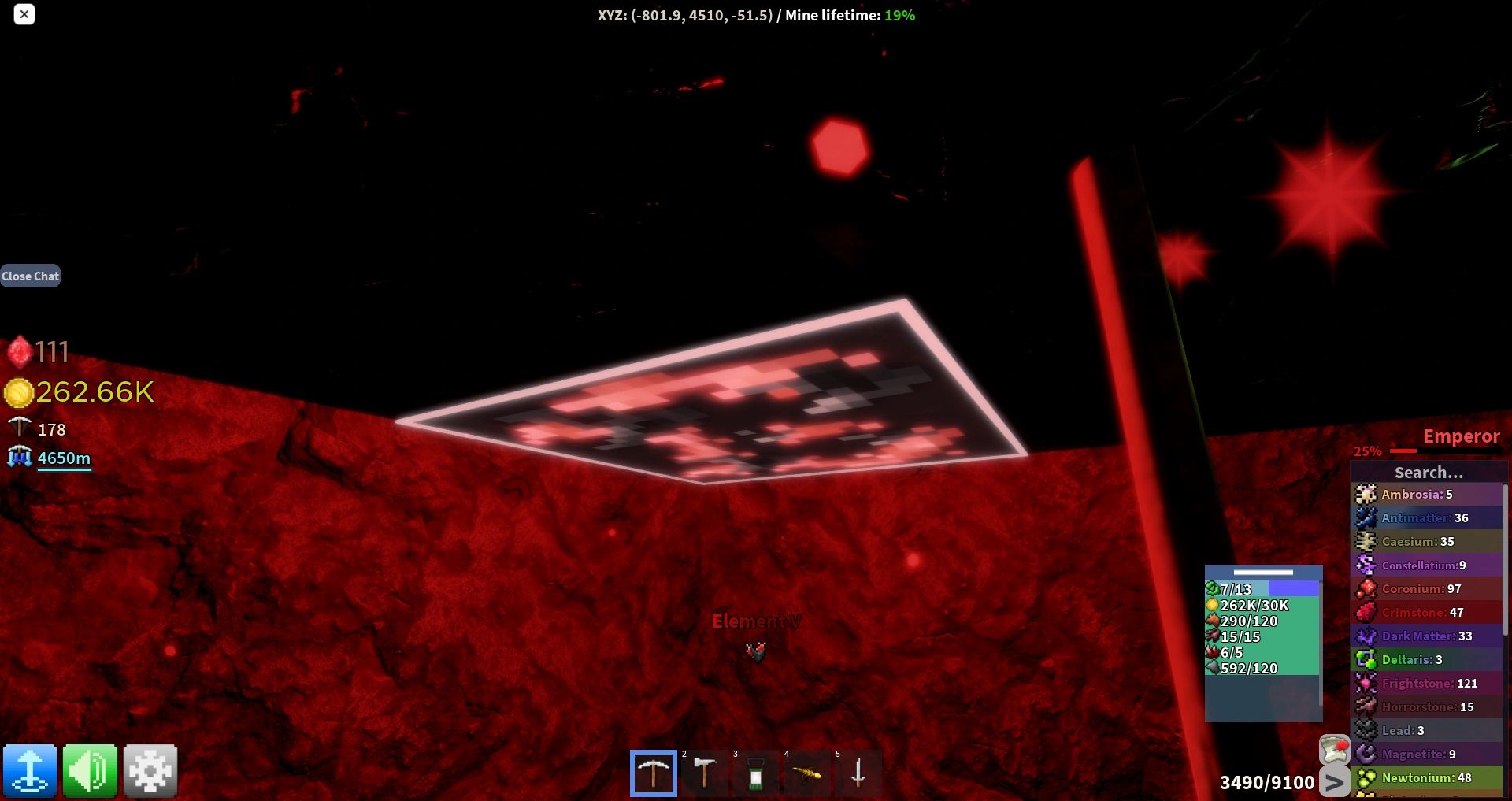Screen dimensions: 1512x801
Task: Click the blue return-to-surface icon
Action: [x=30, y=770]
